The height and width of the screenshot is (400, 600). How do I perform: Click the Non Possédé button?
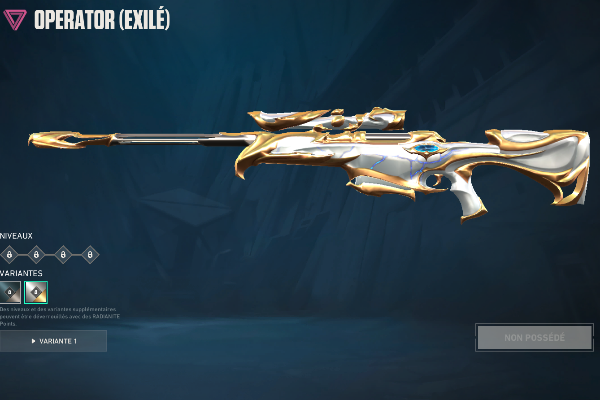[x=534, y=337]
